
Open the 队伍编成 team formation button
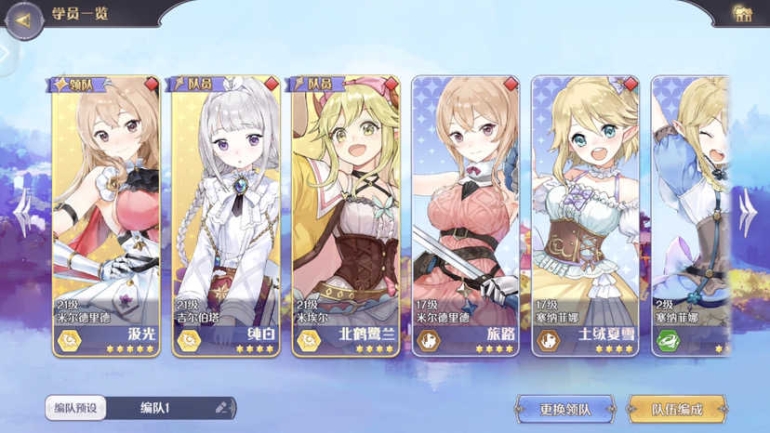(x=677, y=408)
